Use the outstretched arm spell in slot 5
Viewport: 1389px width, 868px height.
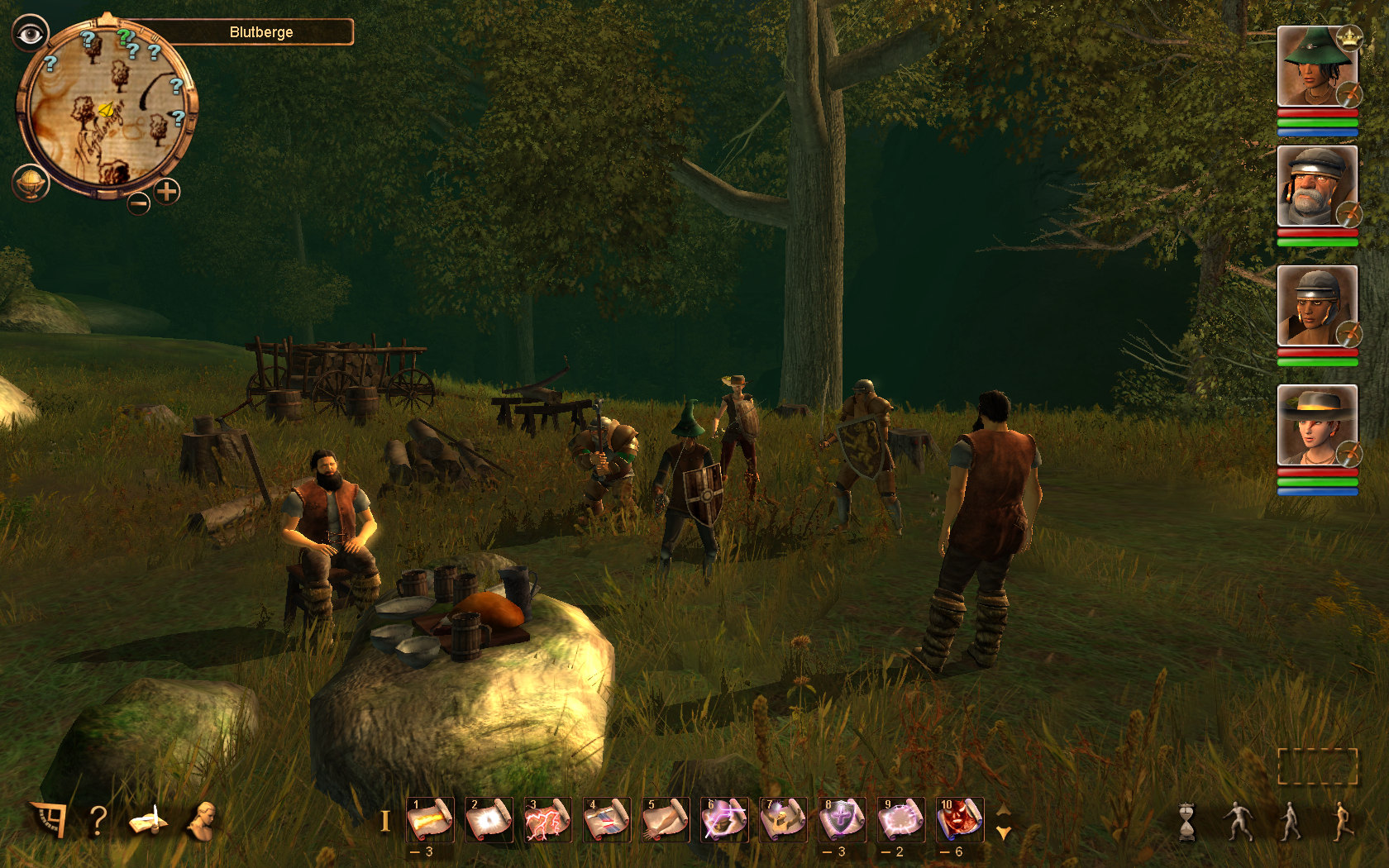pos(666,819)
